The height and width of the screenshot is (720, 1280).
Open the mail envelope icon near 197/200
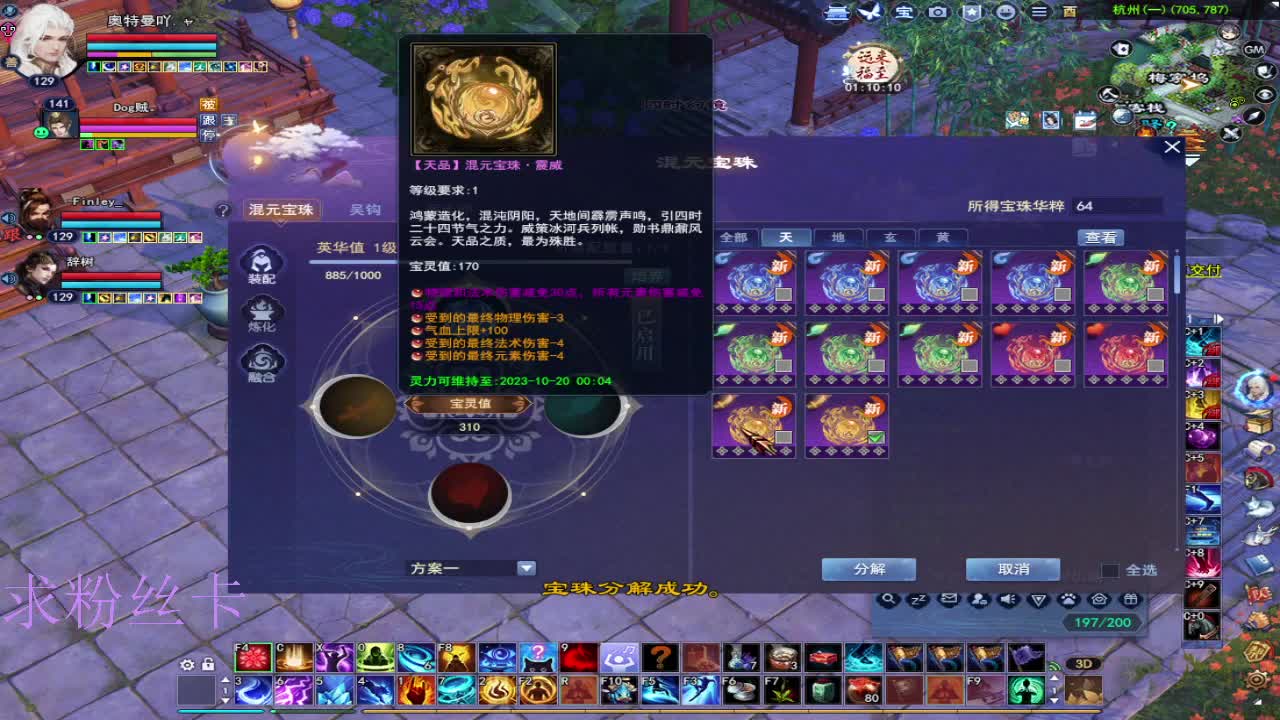948,598
